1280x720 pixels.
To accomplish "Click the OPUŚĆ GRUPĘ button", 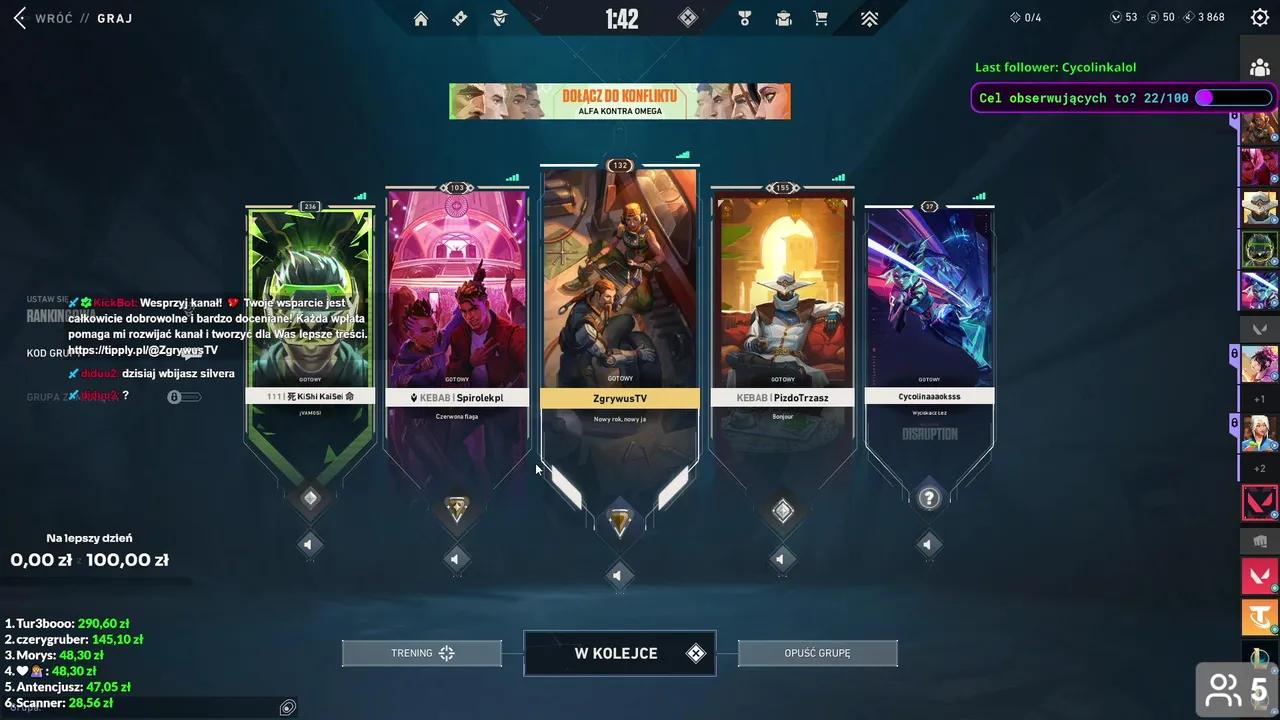I will pos(817,652).
